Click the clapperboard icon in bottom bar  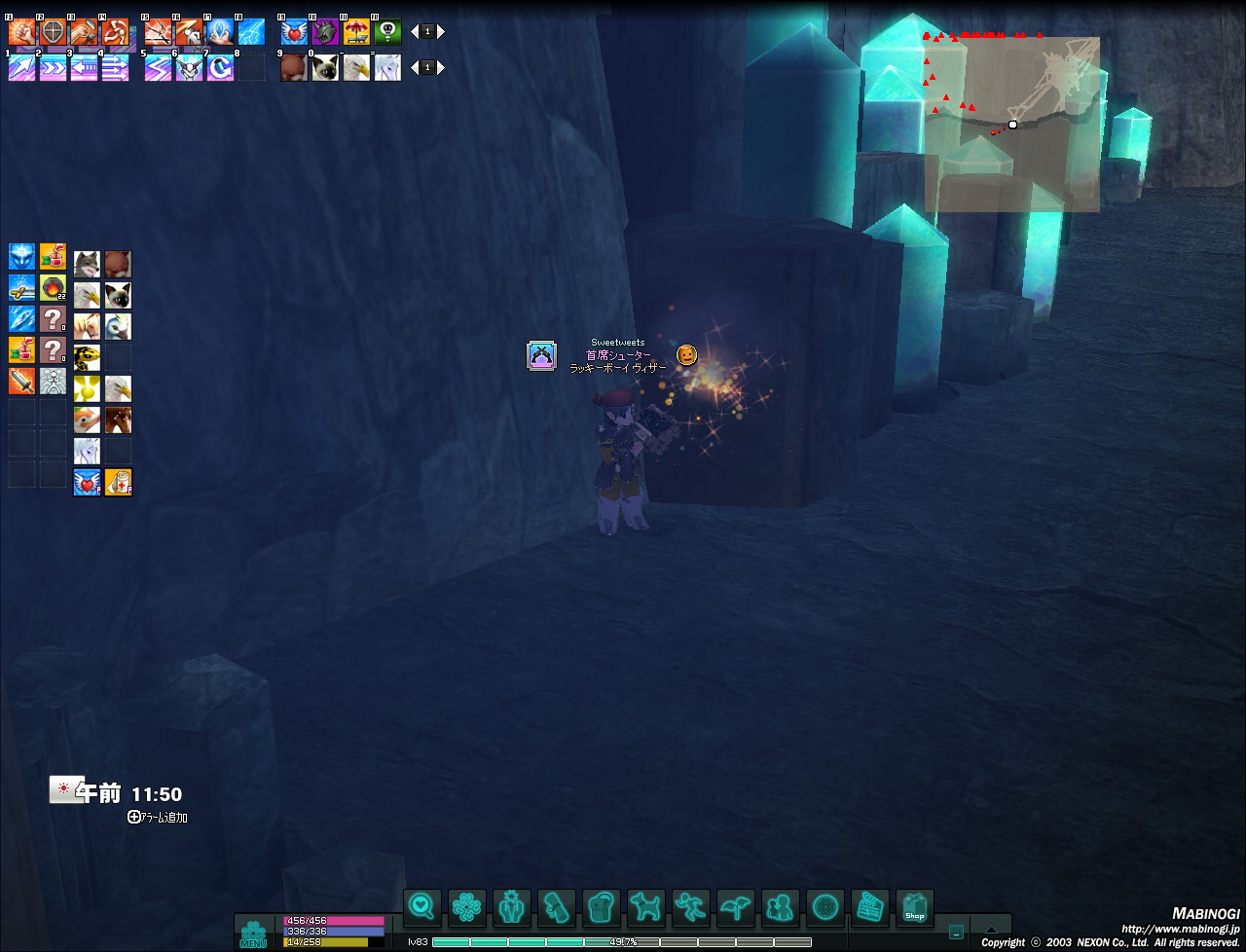coord(869,908)
